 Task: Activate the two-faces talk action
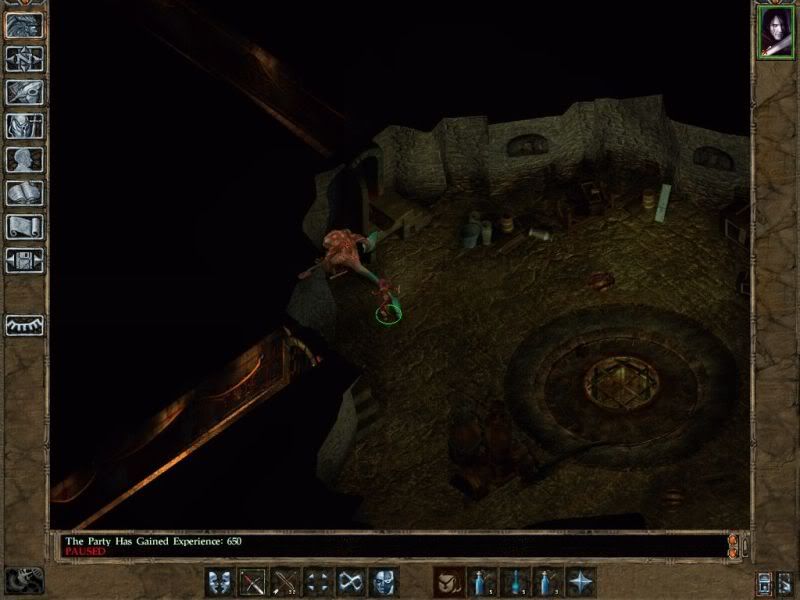click(x=221, y=581)
